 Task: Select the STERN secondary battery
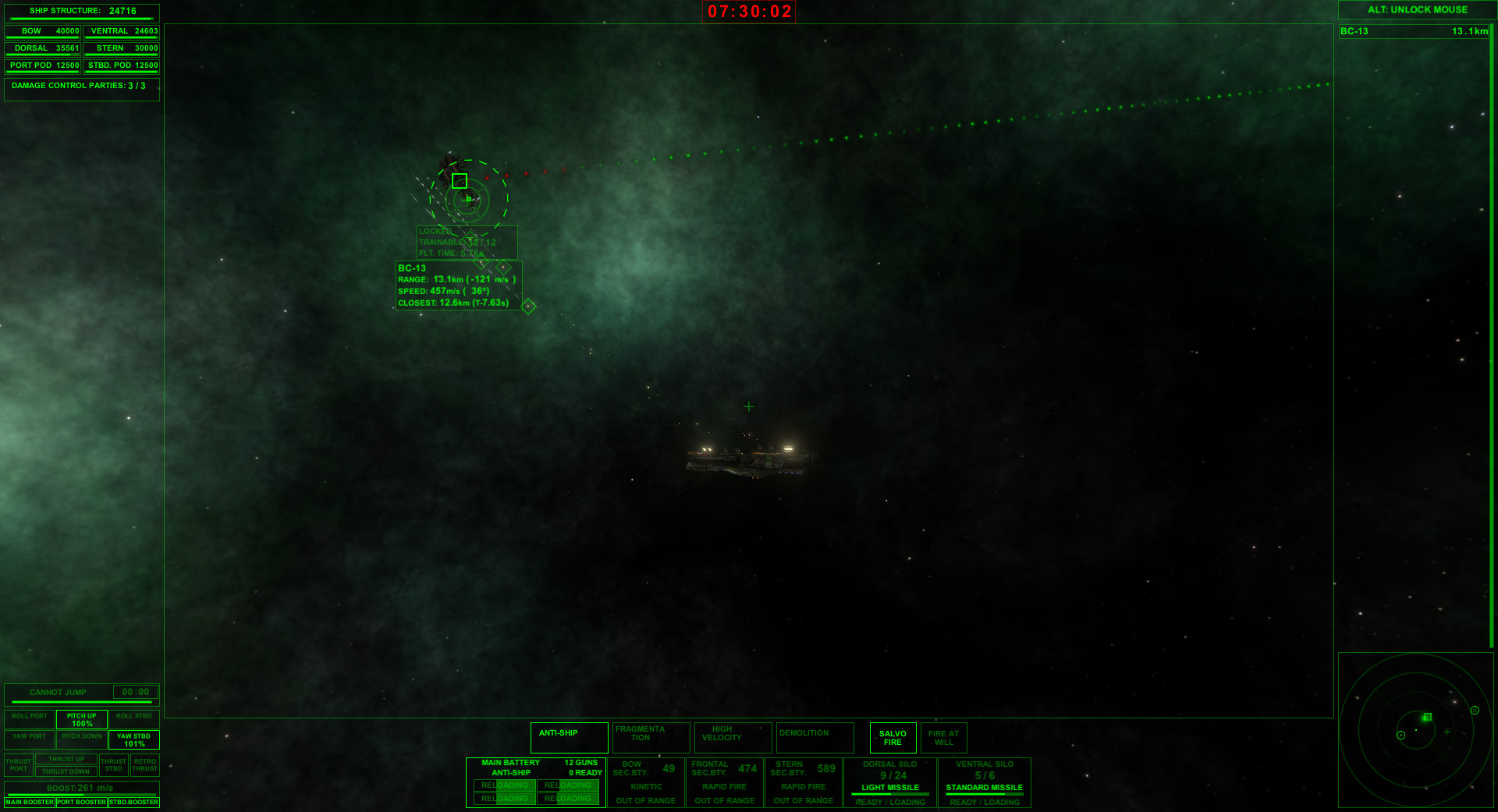803,780
